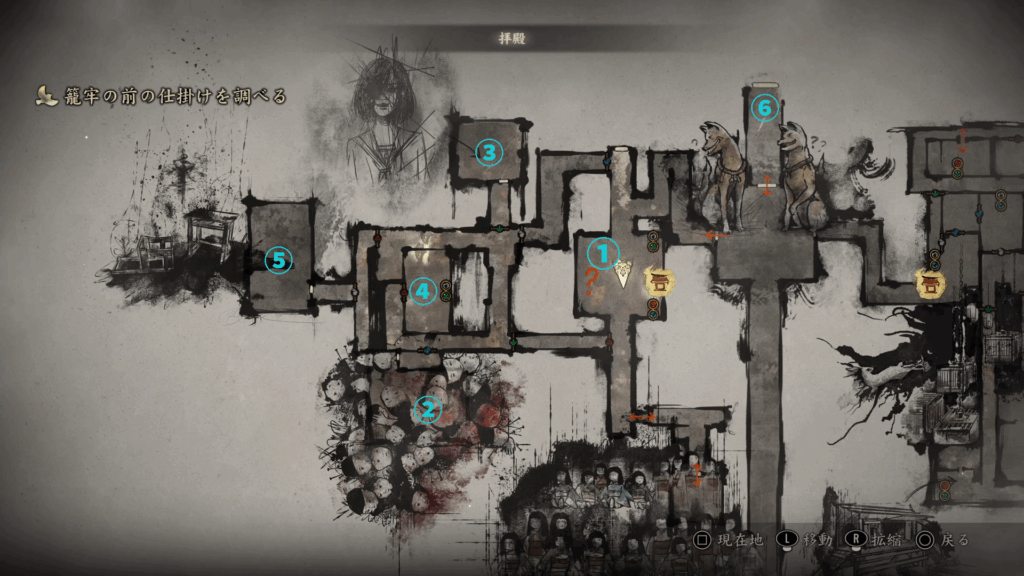Choose map marker number 4
Image resolution: width=1024 pixels, height=576 pixels.
(x=422, y=291)
